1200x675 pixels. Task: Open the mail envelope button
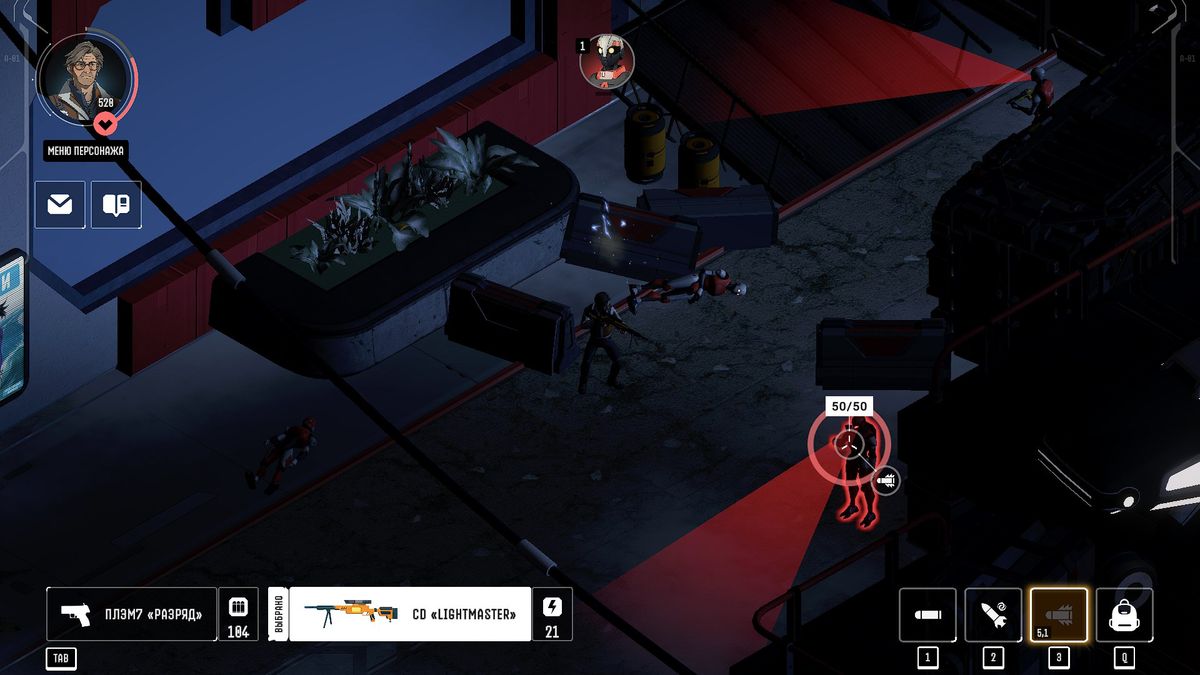pyautogui.click(x=60, y=205)
